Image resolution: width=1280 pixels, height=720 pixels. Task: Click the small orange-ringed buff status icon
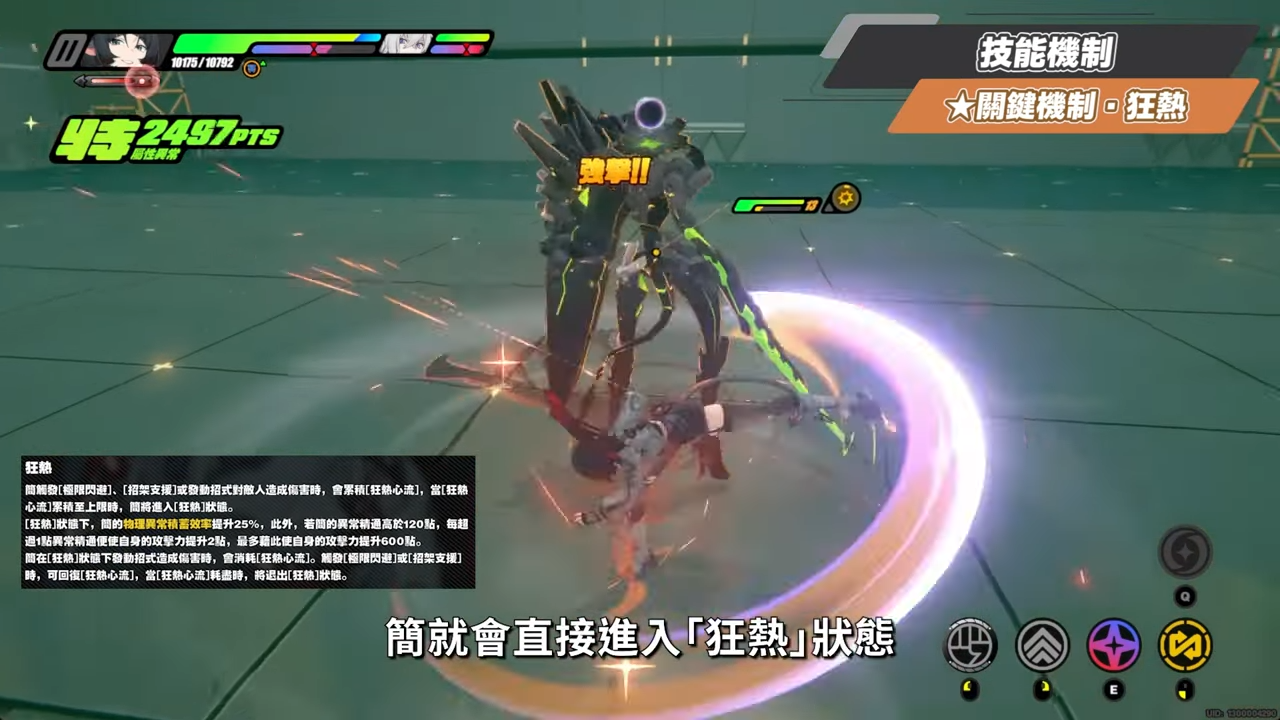pos(252,68)
